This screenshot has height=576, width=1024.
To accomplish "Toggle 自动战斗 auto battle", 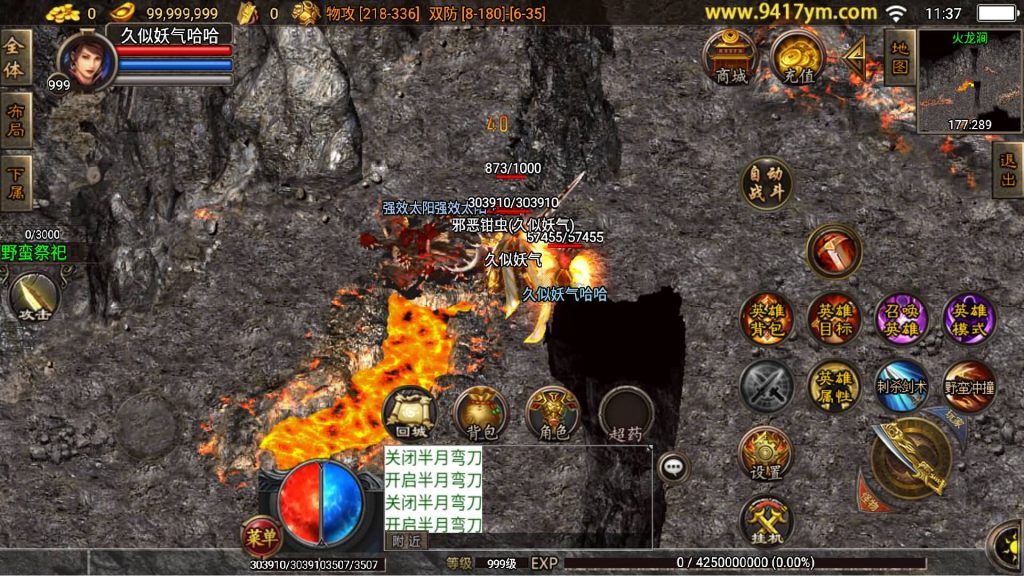I will 767,183.
